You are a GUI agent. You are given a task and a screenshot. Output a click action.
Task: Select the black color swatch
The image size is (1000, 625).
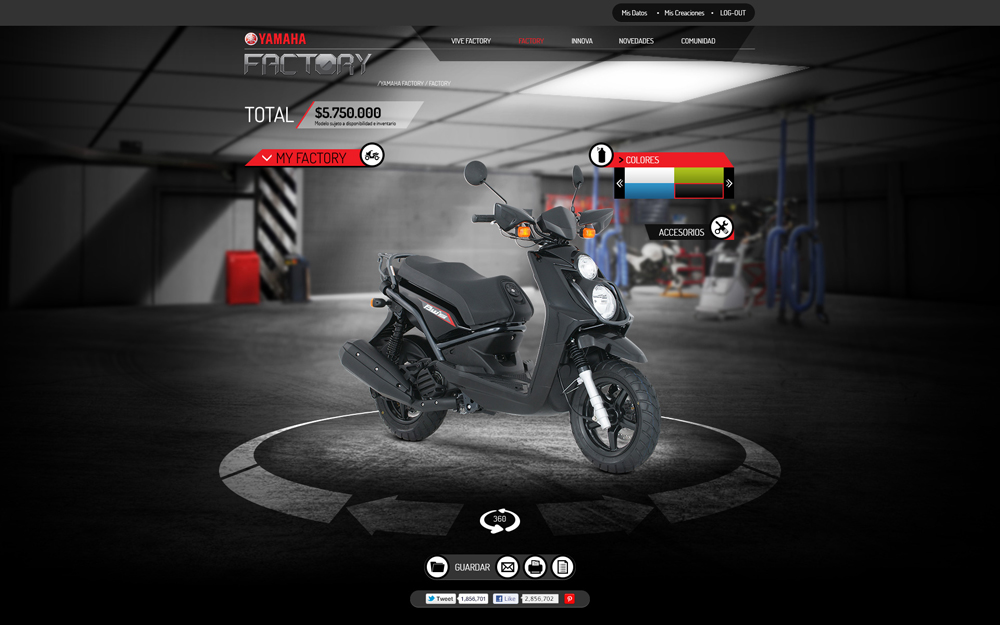(698, 190)
